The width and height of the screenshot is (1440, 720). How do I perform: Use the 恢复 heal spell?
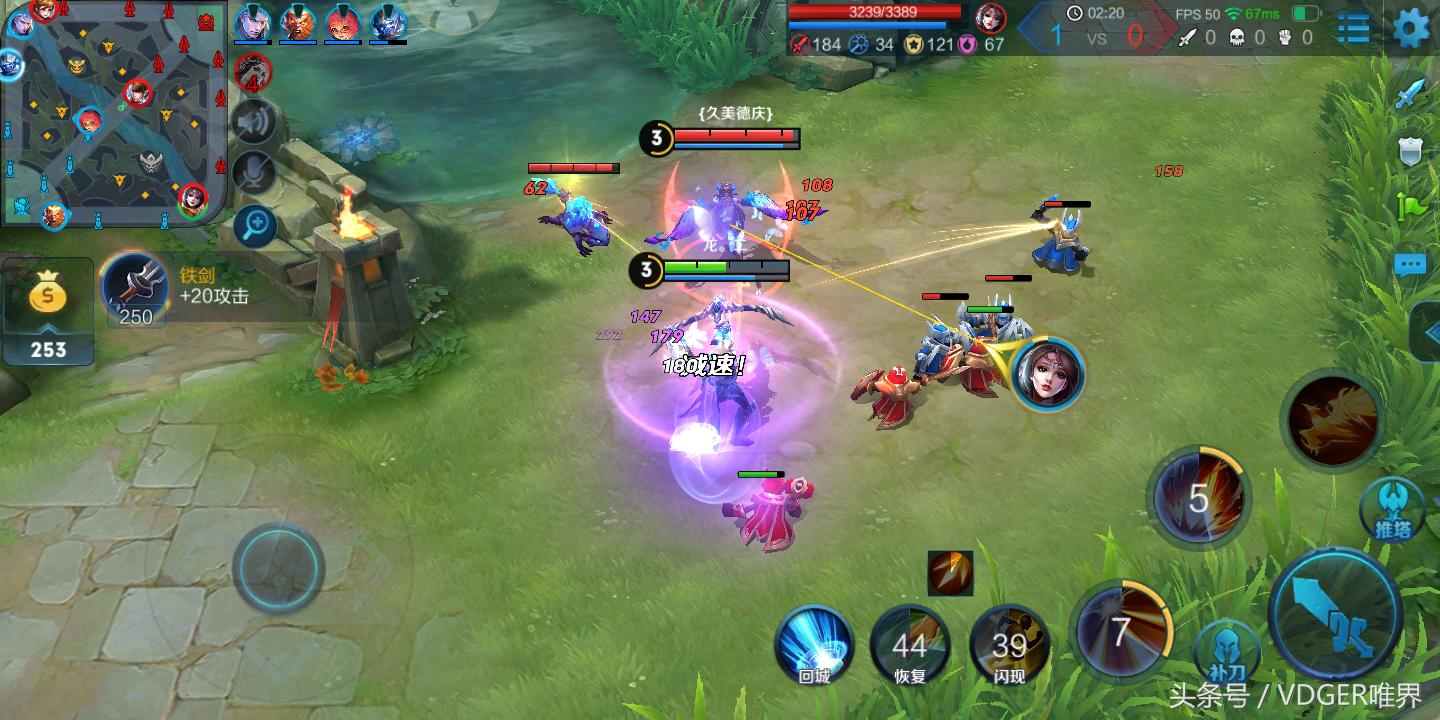pos(910,645)
